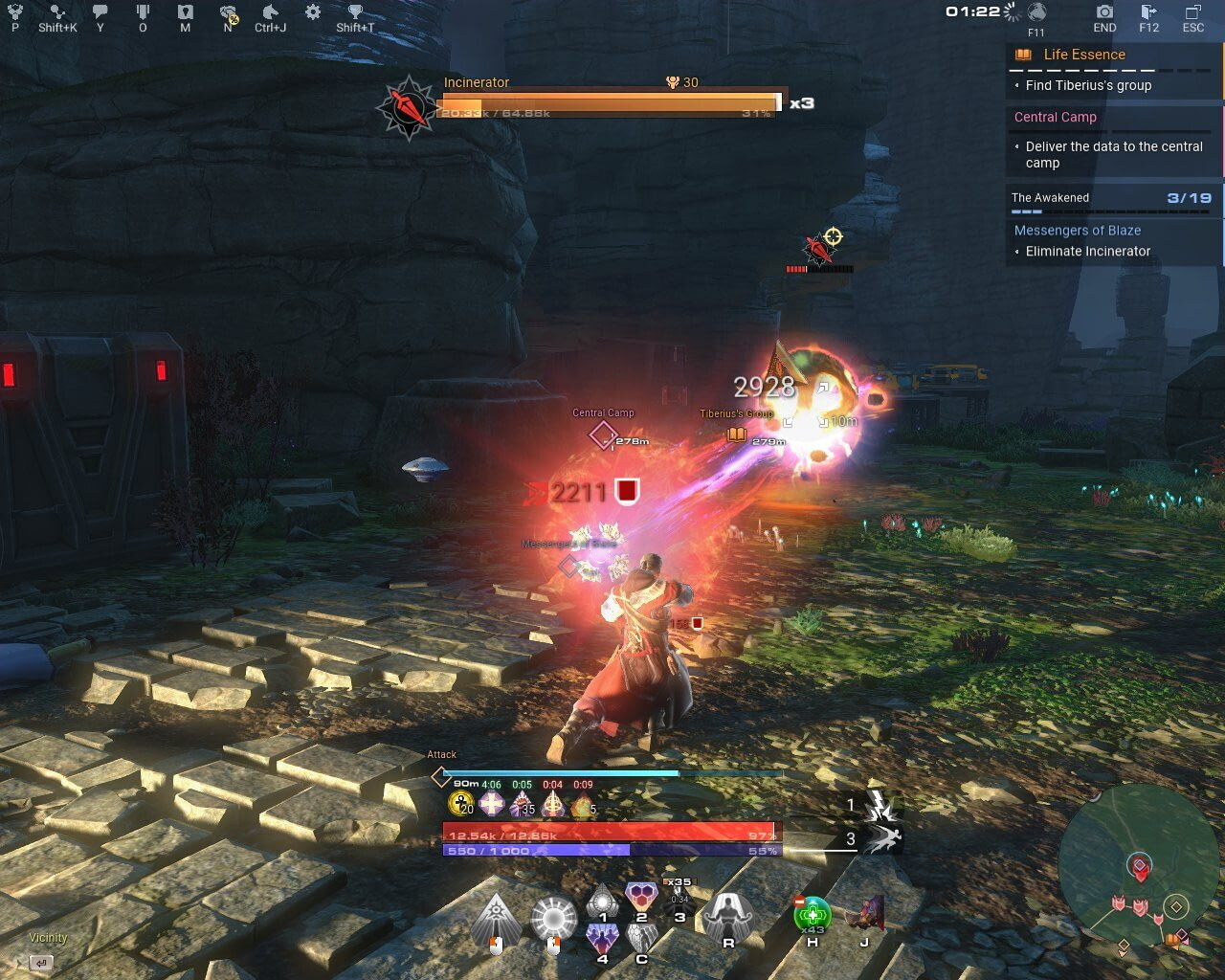Open the world map globe icon (F11)
Image resolution: width=1225 pixels, height=980 pixels.
coord(1038,13)
